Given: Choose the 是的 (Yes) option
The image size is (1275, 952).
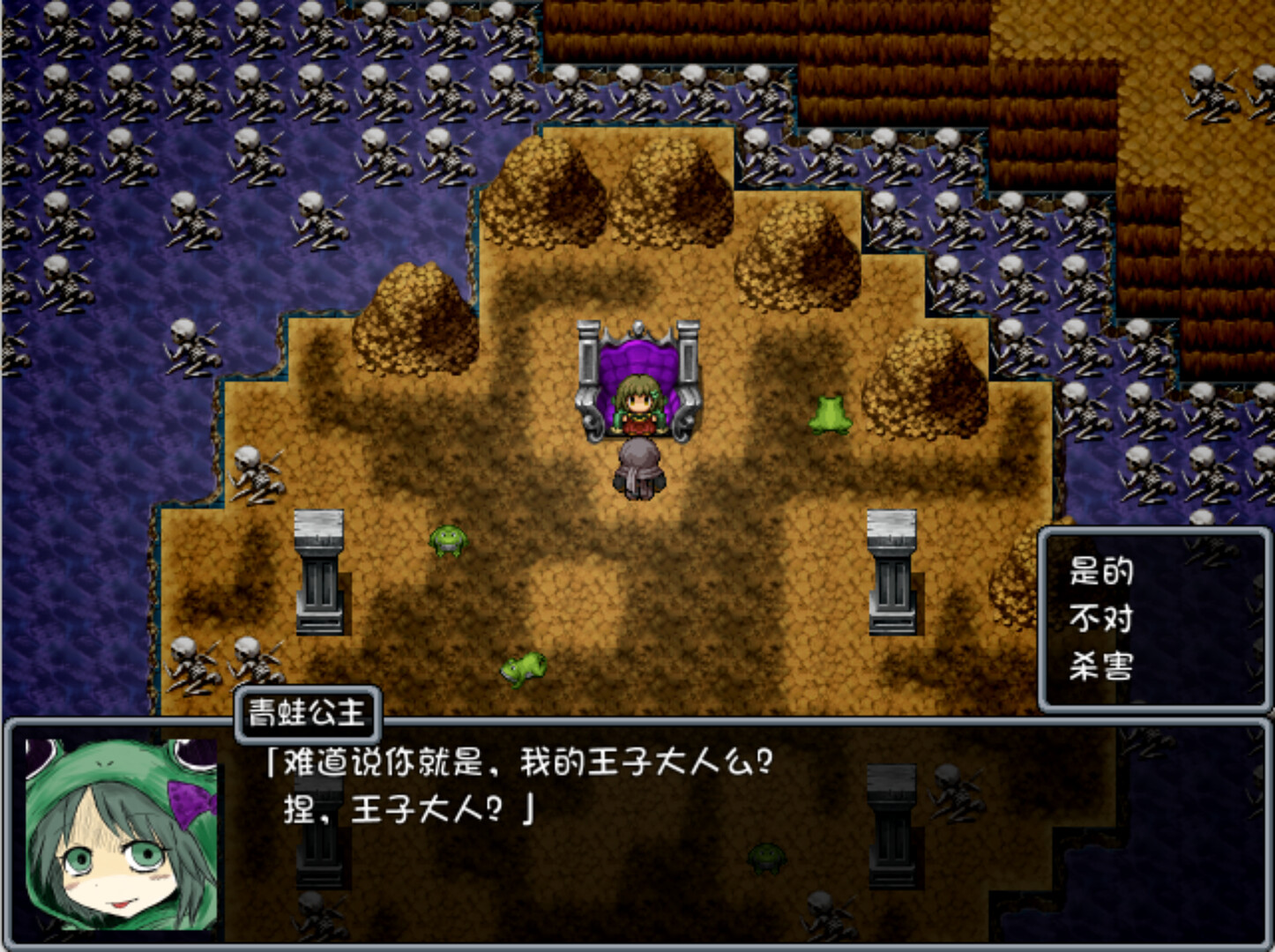Looking at the screenshot, I should point(1102,572).
